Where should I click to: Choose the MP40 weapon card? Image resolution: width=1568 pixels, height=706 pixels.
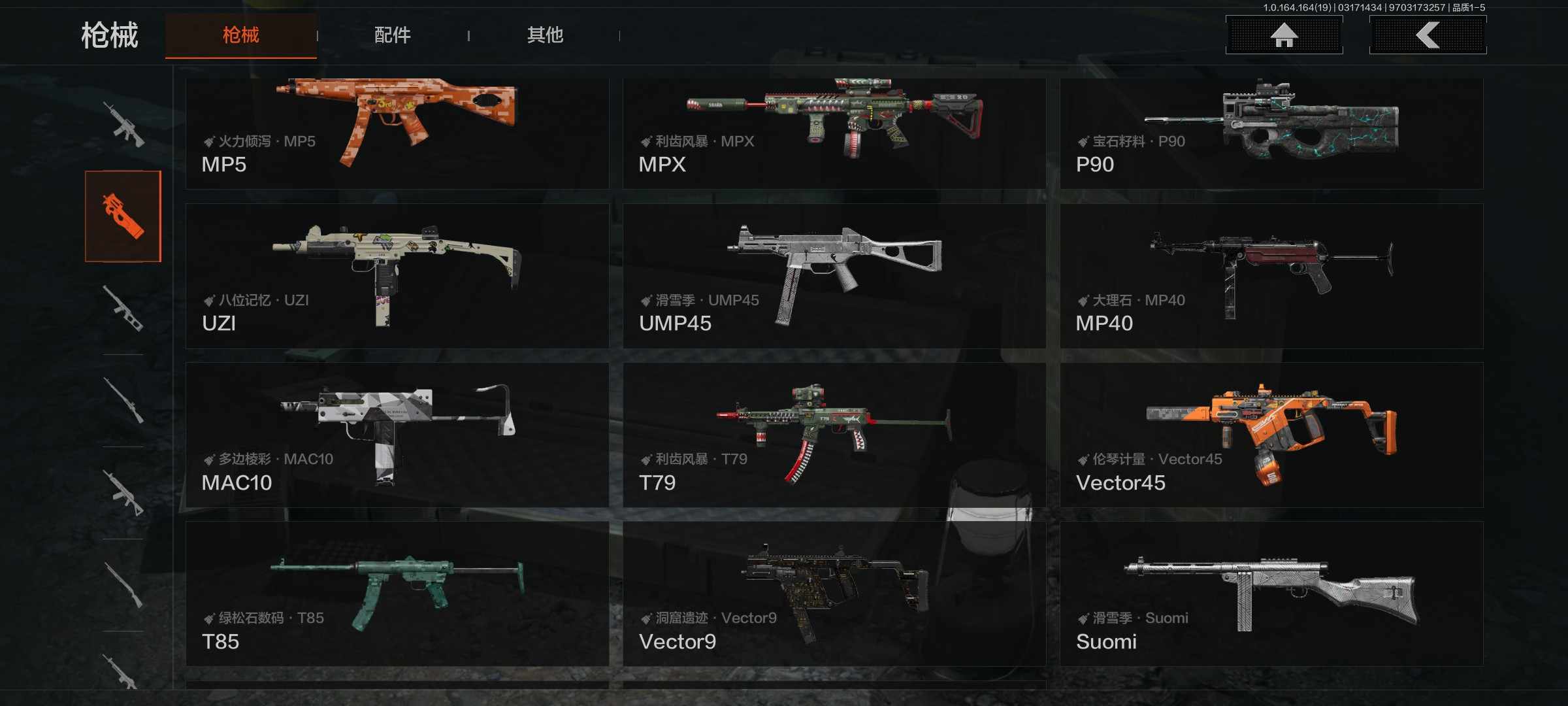pos(1271,276)
